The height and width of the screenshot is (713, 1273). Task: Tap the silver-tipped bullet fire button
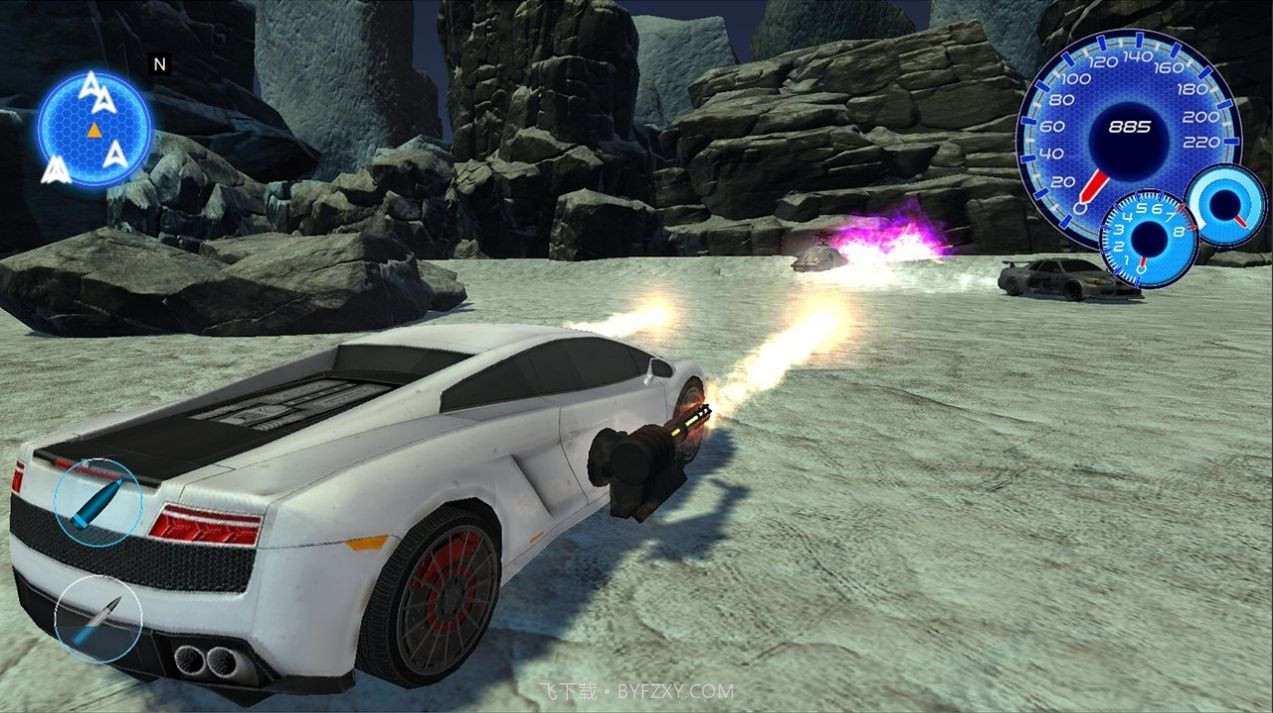pyautogui.click(x=98, y=619)
